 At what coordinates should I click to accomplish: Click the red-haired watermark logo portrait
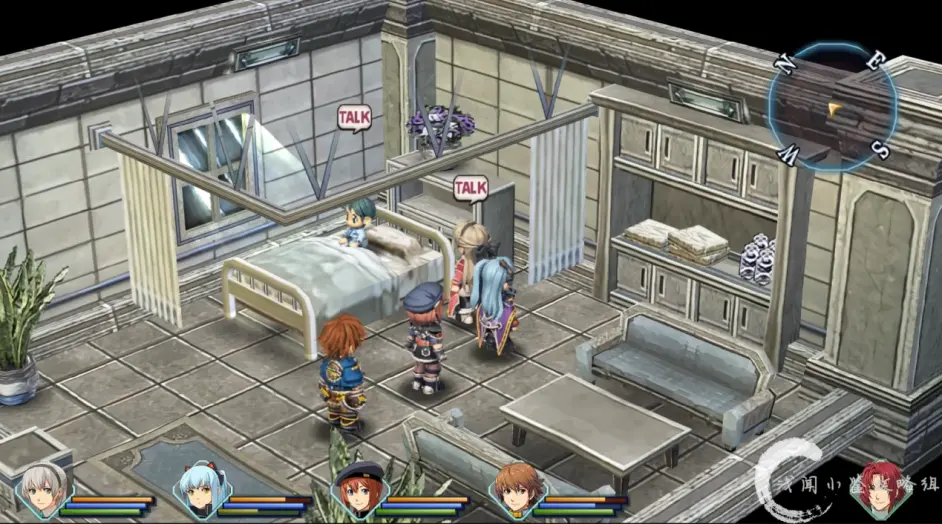(881, 490)
